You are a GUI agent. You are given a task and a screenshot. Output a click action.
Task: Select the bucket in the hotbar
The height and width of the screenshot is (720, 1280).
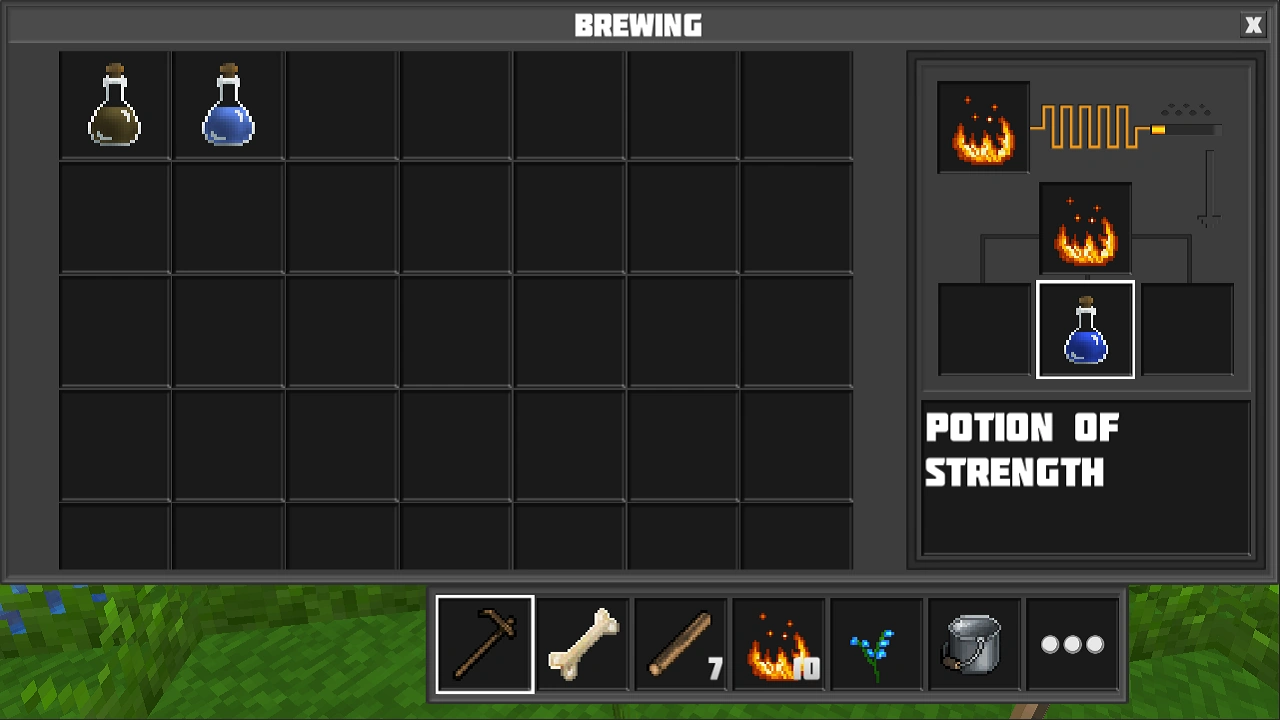coord(974,643)
